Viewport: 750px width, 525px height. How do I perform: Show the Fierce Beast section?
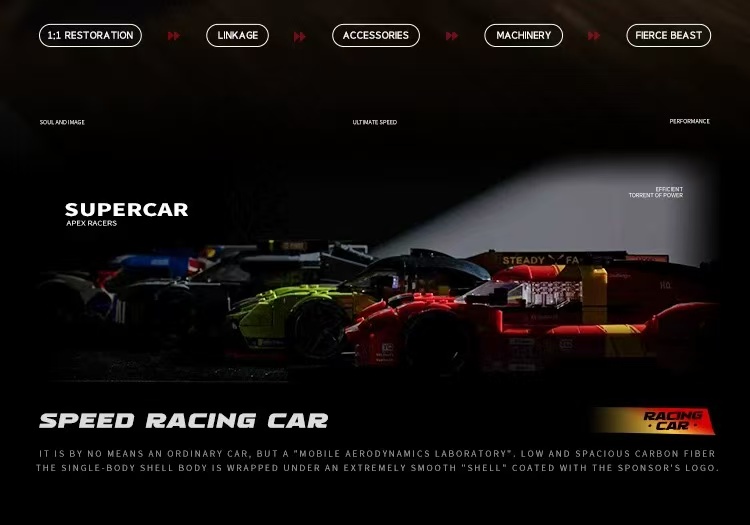click(668, 36)
